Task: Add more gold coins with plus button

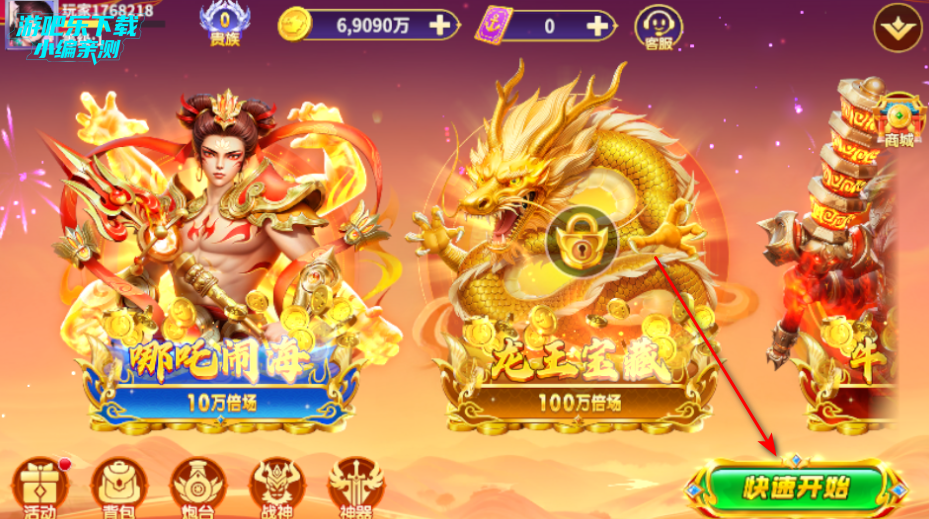Action: (x=437, y=26)
